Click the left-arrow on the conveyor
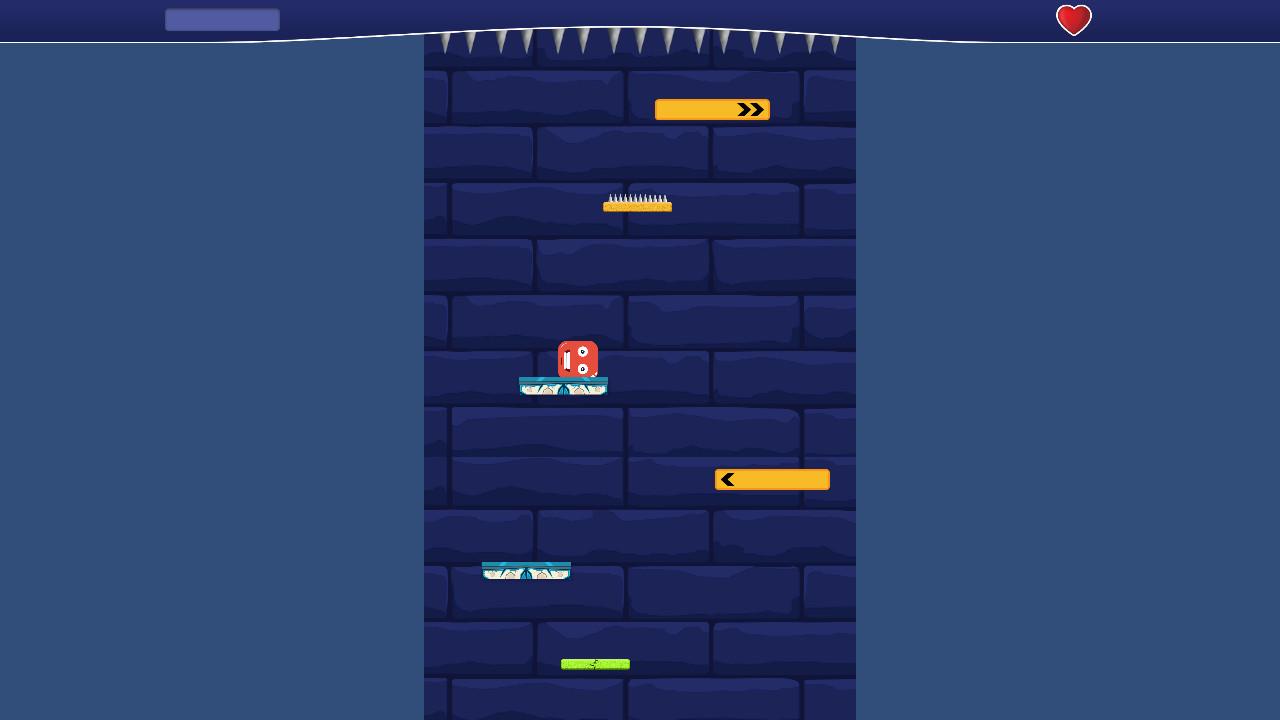The width and height of the screenshot is (1280, 720). (727, 479)
